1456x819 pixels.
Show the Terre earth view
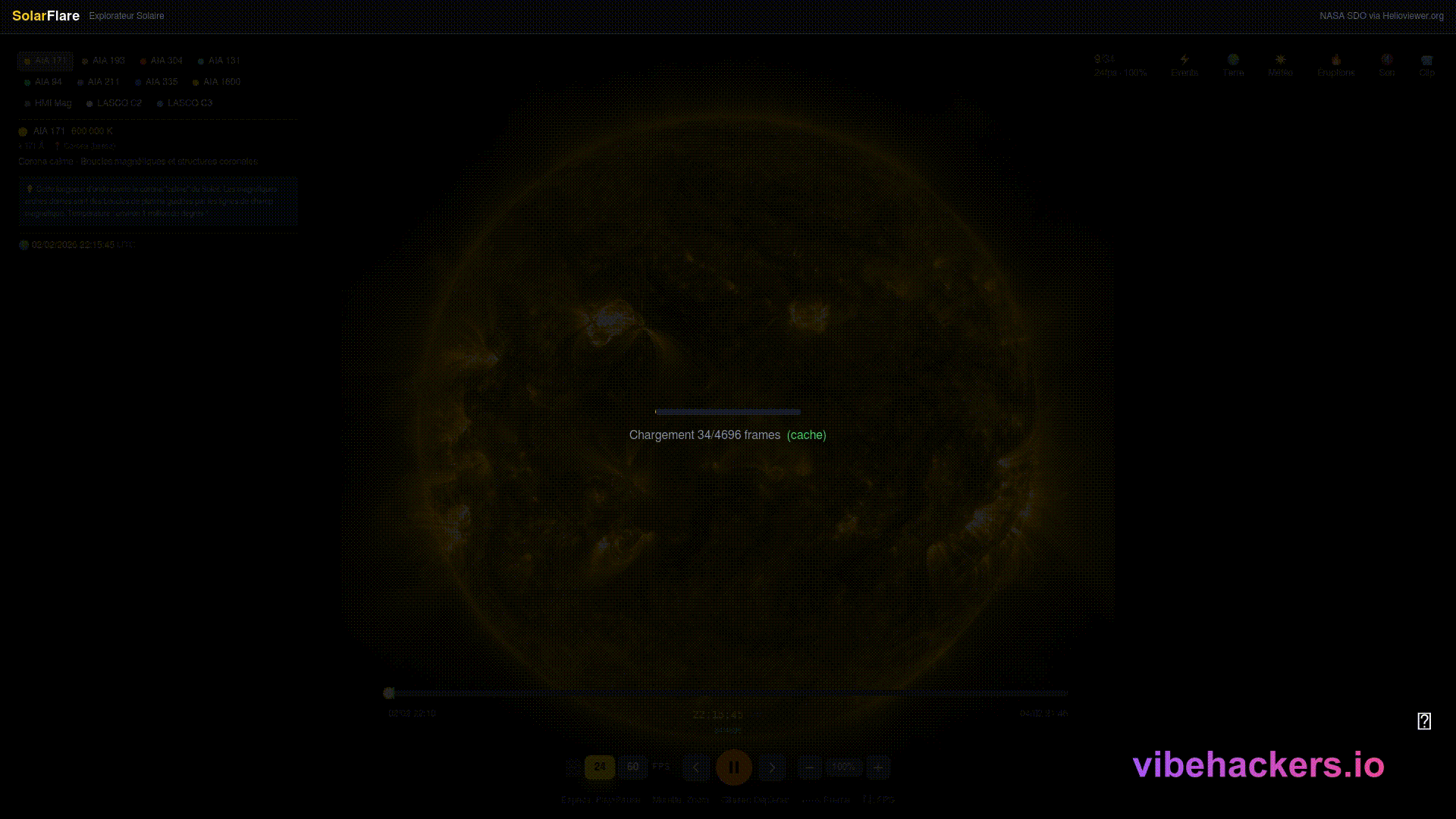point(1233,65)
